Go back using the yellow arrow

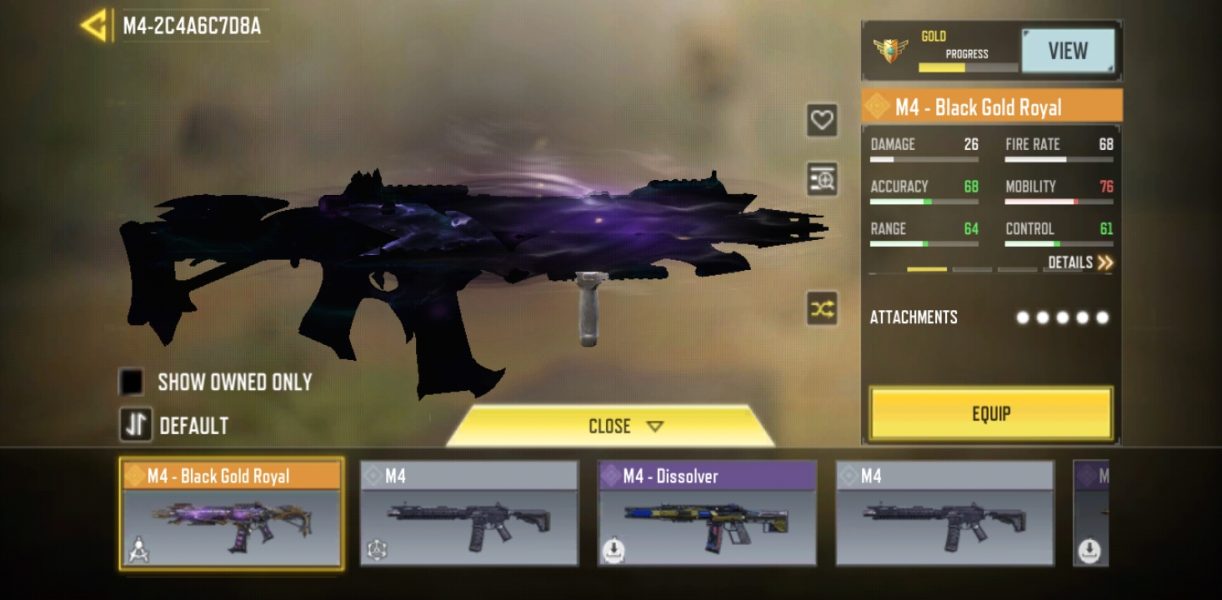(x=95, y=26)
